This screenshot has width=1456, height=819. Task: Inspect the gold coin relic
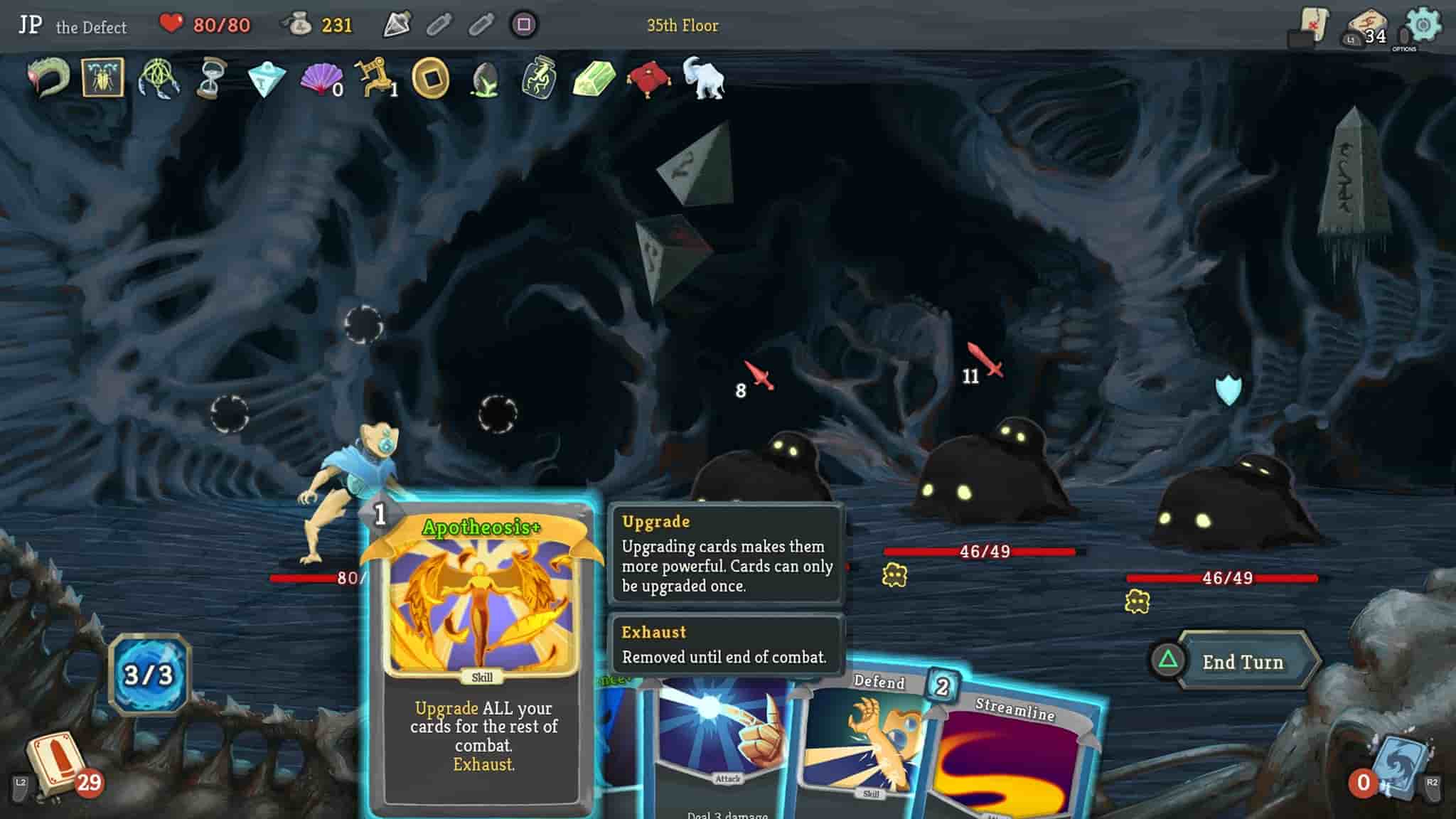(431, 78)
